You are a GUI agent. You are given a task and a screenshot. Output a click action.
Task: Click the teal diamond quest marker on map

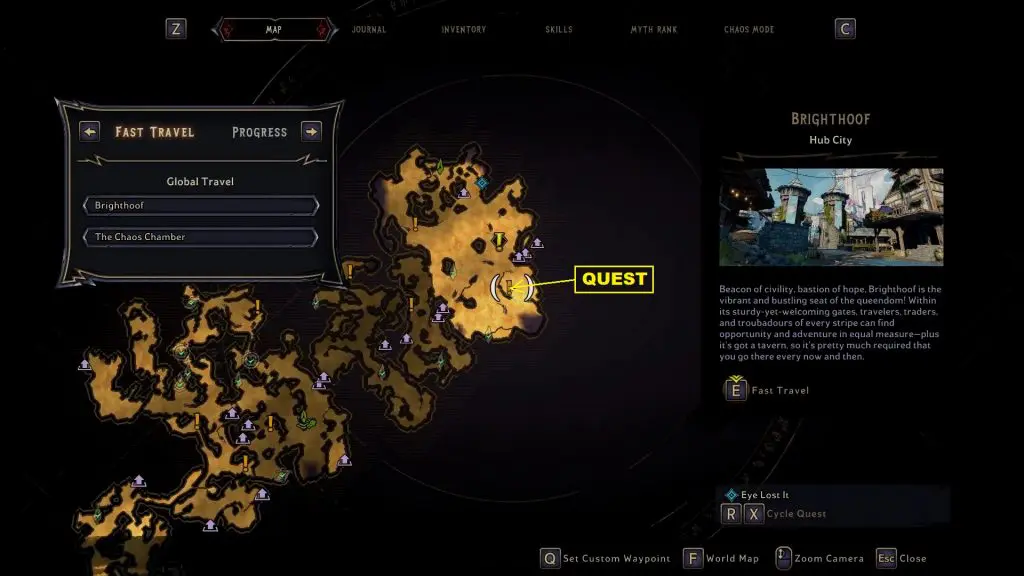click(x=482, y=183)
